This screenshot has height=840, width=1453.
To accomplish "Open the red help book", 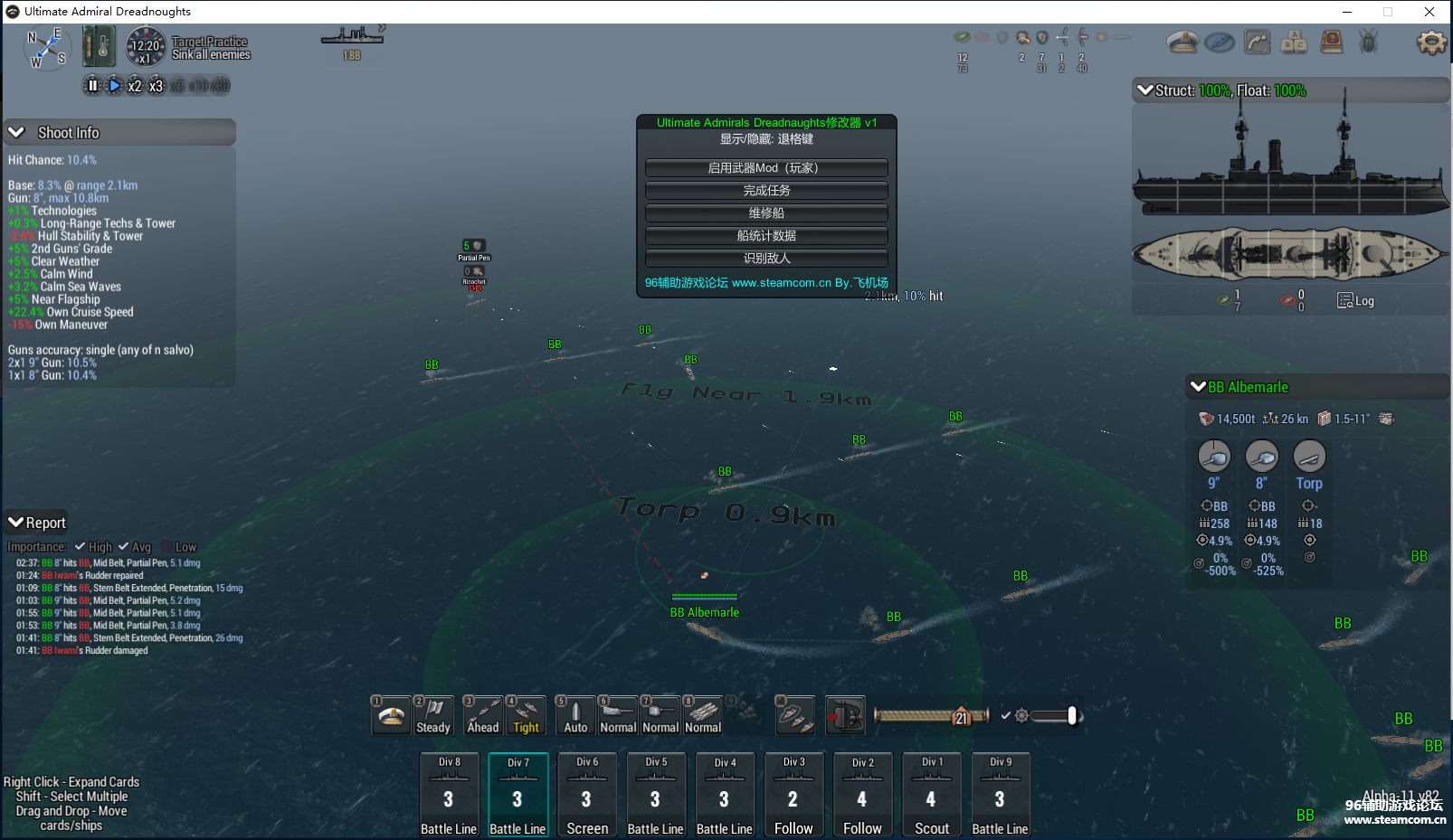I will click(1331, 42).
